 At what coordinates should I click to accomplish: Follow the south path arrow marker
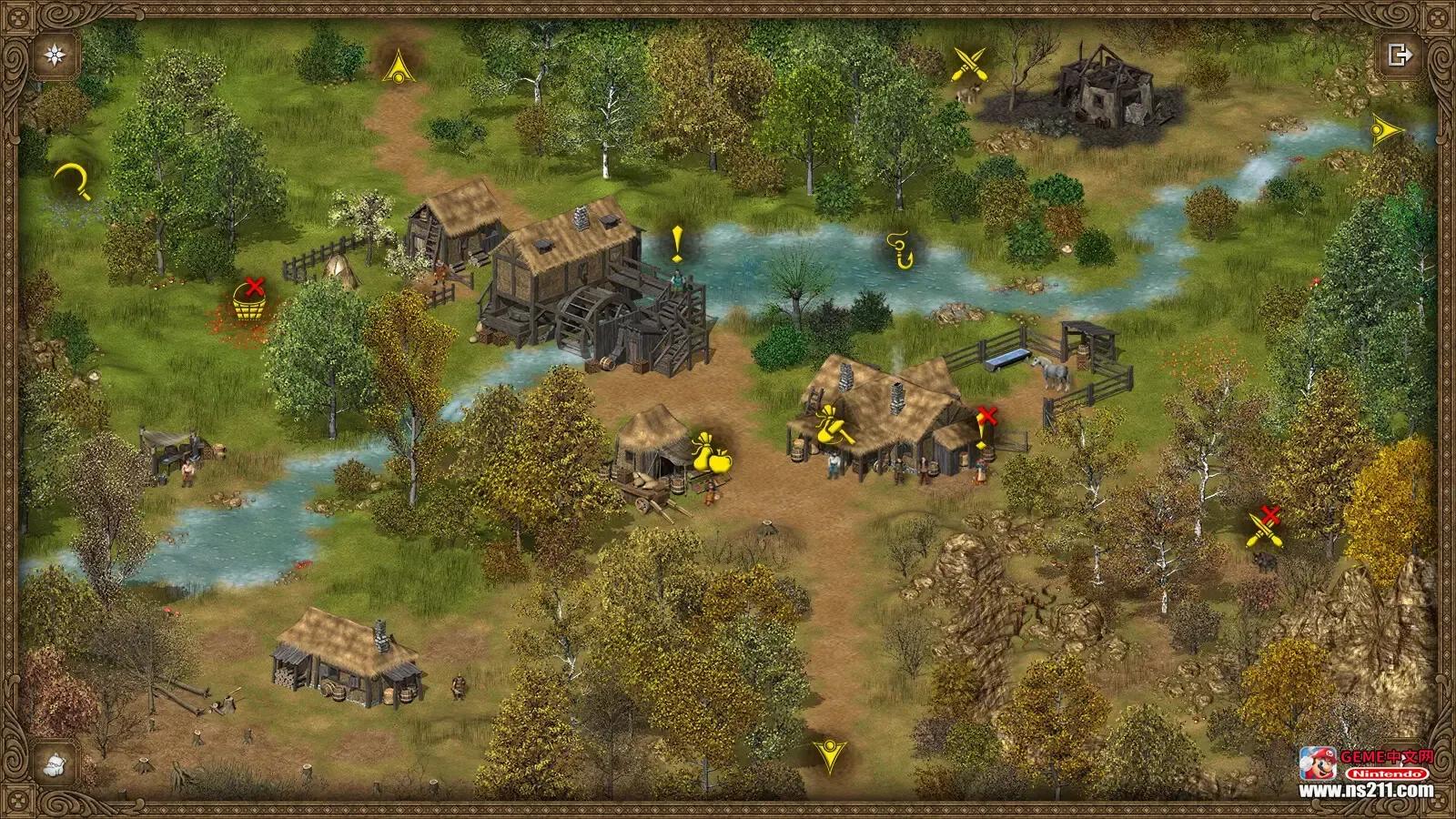point(829,754)
